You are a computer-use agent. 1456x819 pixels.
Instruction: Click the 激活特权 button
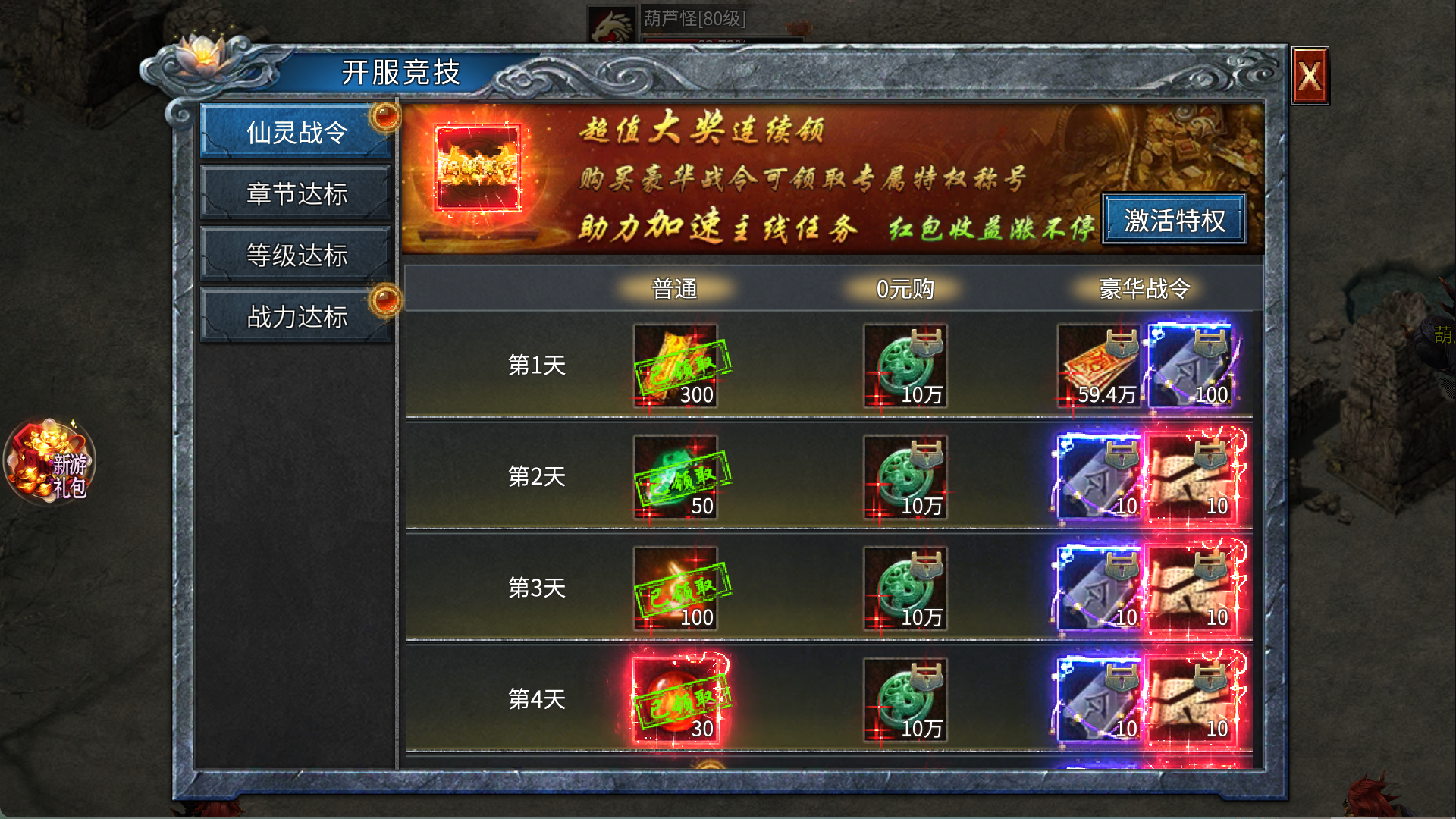coord(1174,220)
